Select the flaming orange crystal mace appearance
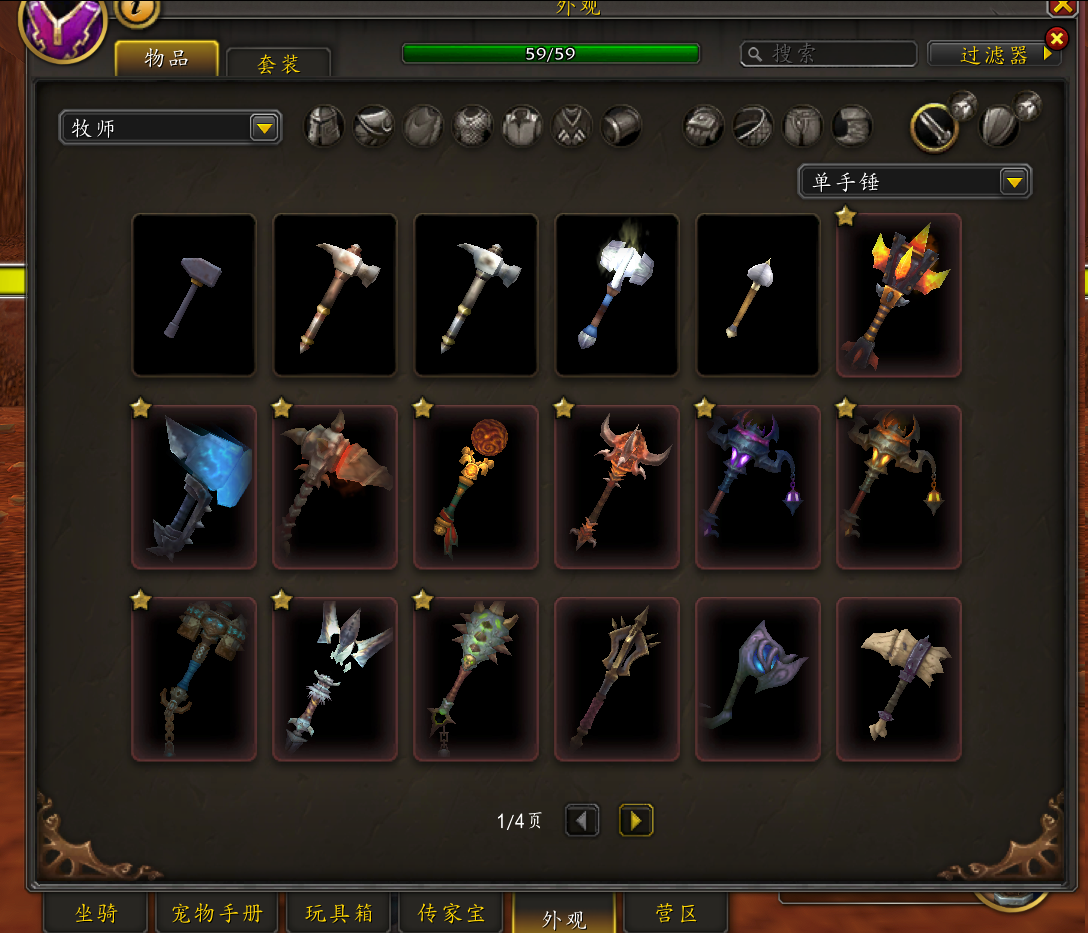This screenshot has width=1088, height=933. [898, 295]
